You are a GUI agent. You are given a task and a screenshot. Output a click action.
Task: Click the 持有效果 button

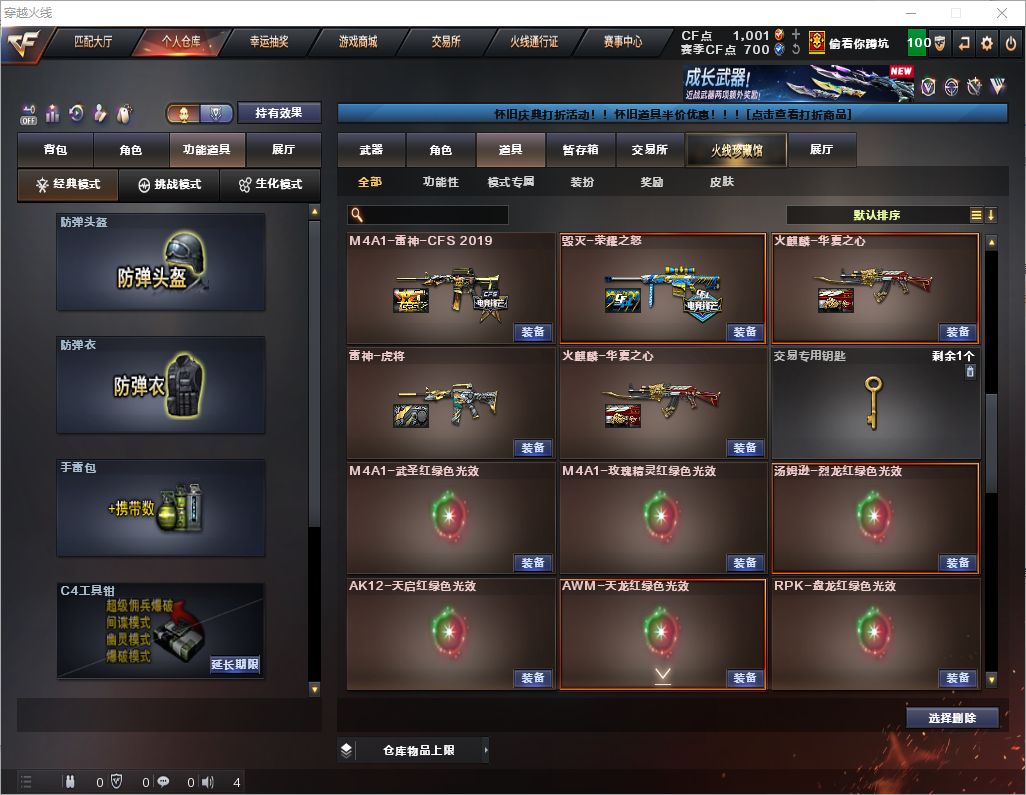279,113
